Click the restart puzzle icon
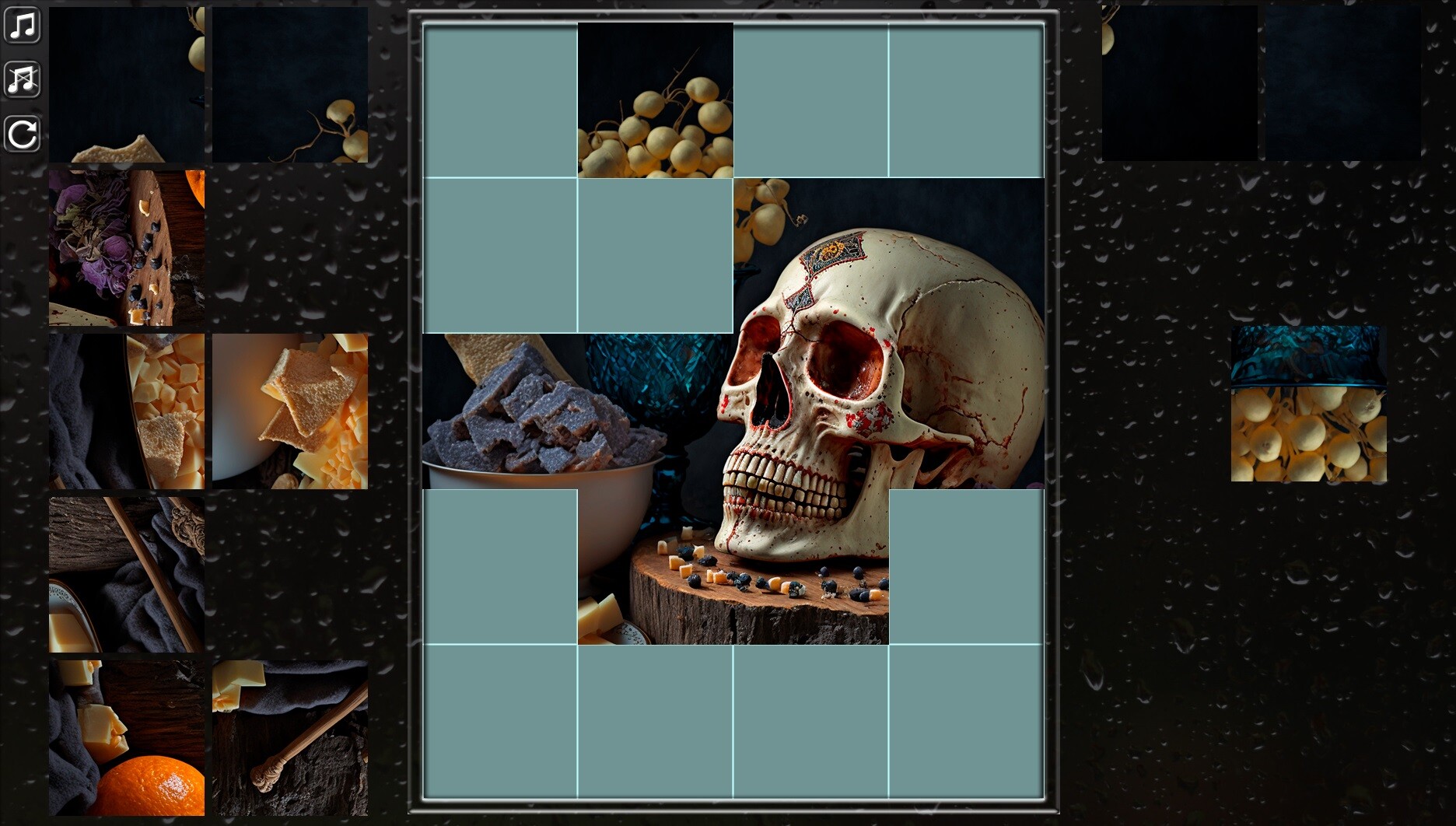This screenshot has height=826, width=1456. [x=23, y=132]
